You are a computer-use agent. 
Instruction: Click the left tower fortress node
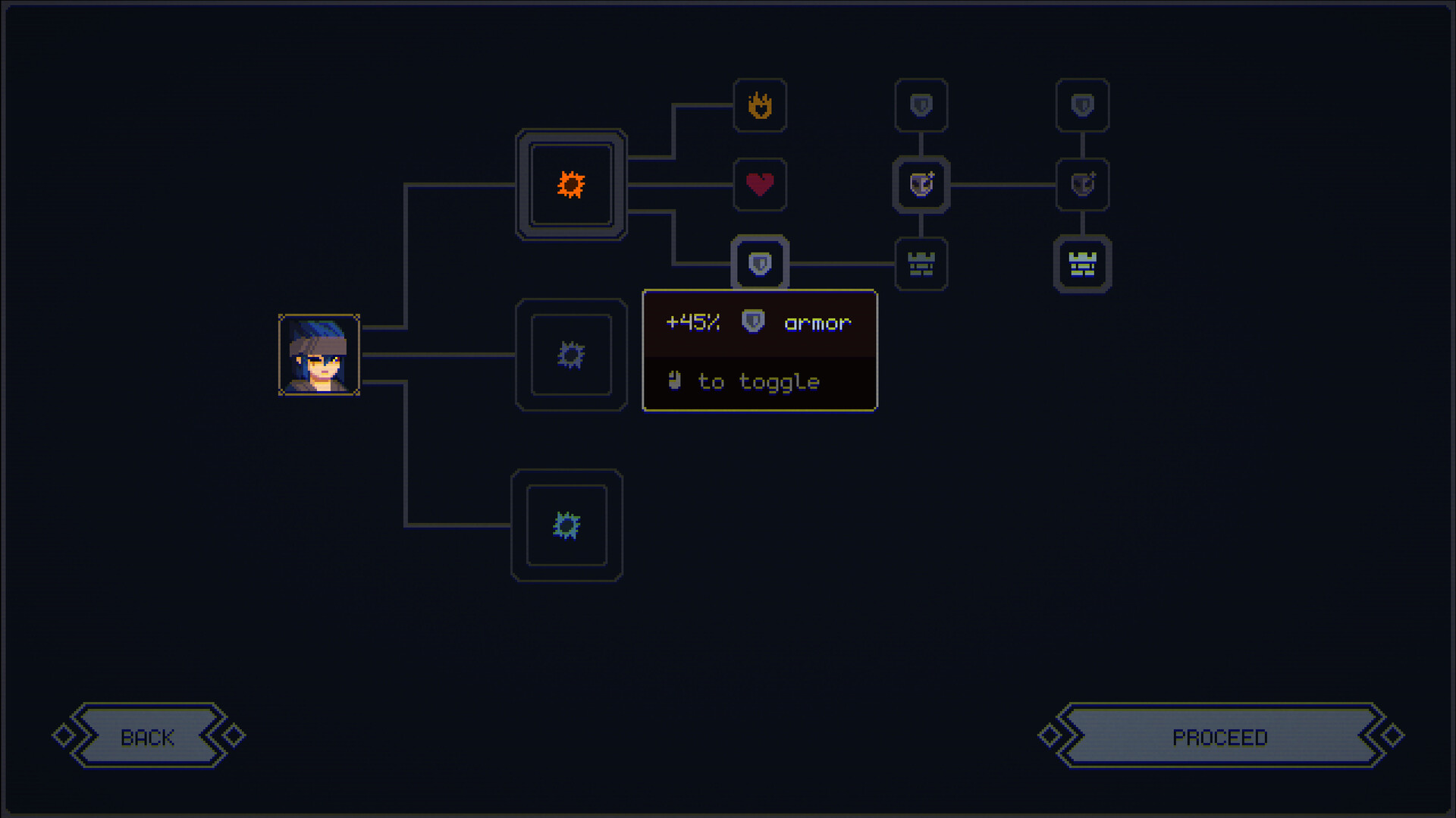point(921,264)
